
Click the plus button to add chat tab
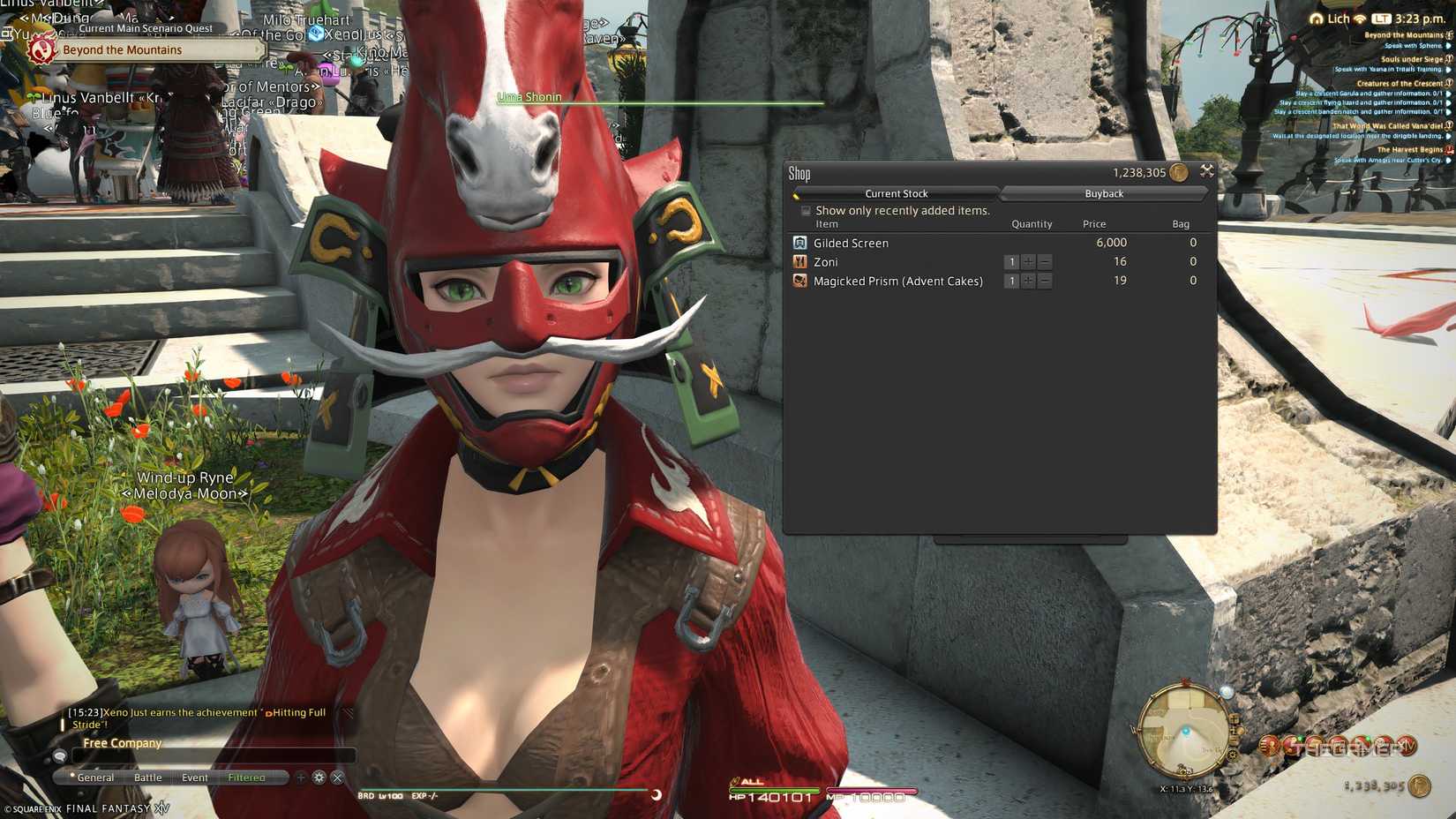click(301, 778)
